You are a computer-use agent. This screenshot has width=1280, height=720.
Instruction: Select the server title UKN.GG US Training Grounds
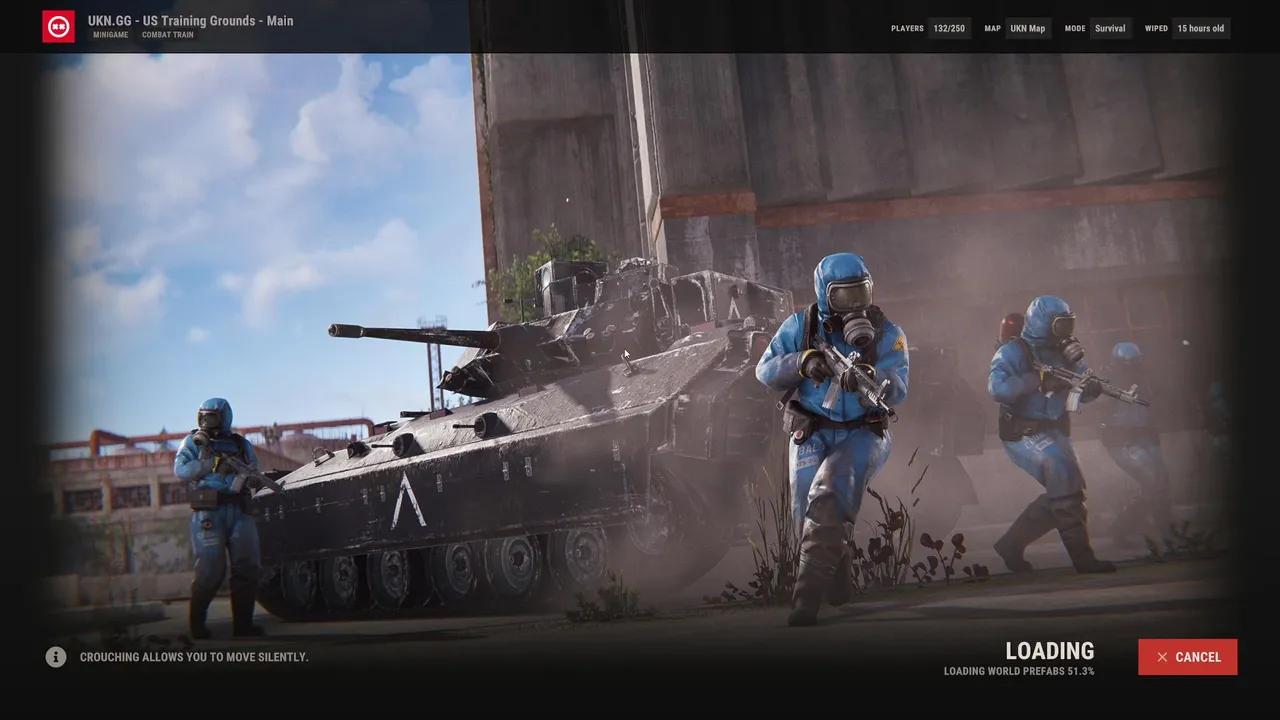(189, 20)
